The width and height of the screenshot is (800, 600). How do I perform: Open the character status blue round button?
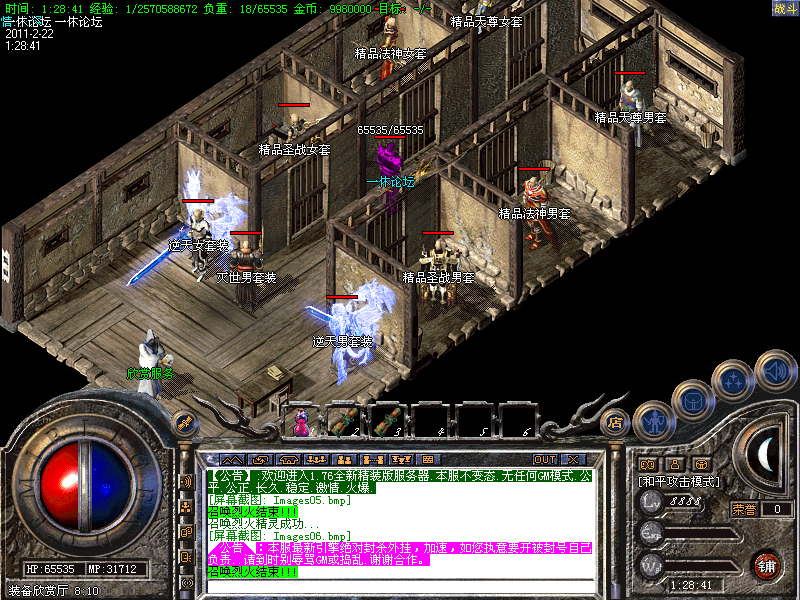(651, 423)
